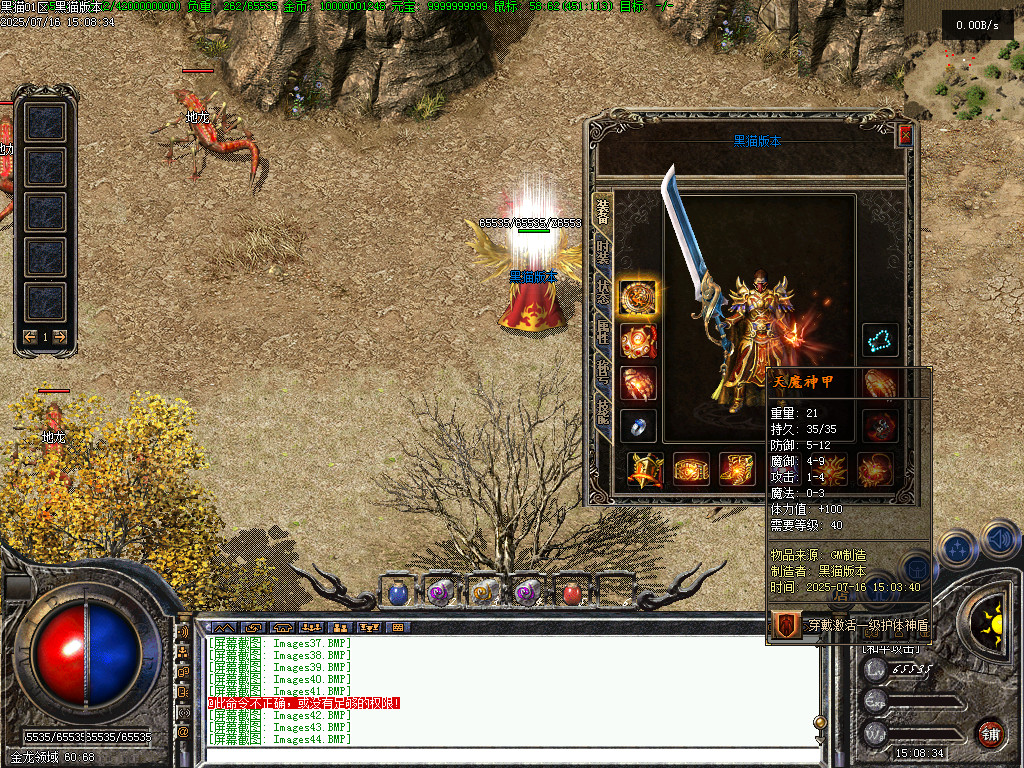
Task: Open the 时装 fashion tab
Action: click(602, 252)
